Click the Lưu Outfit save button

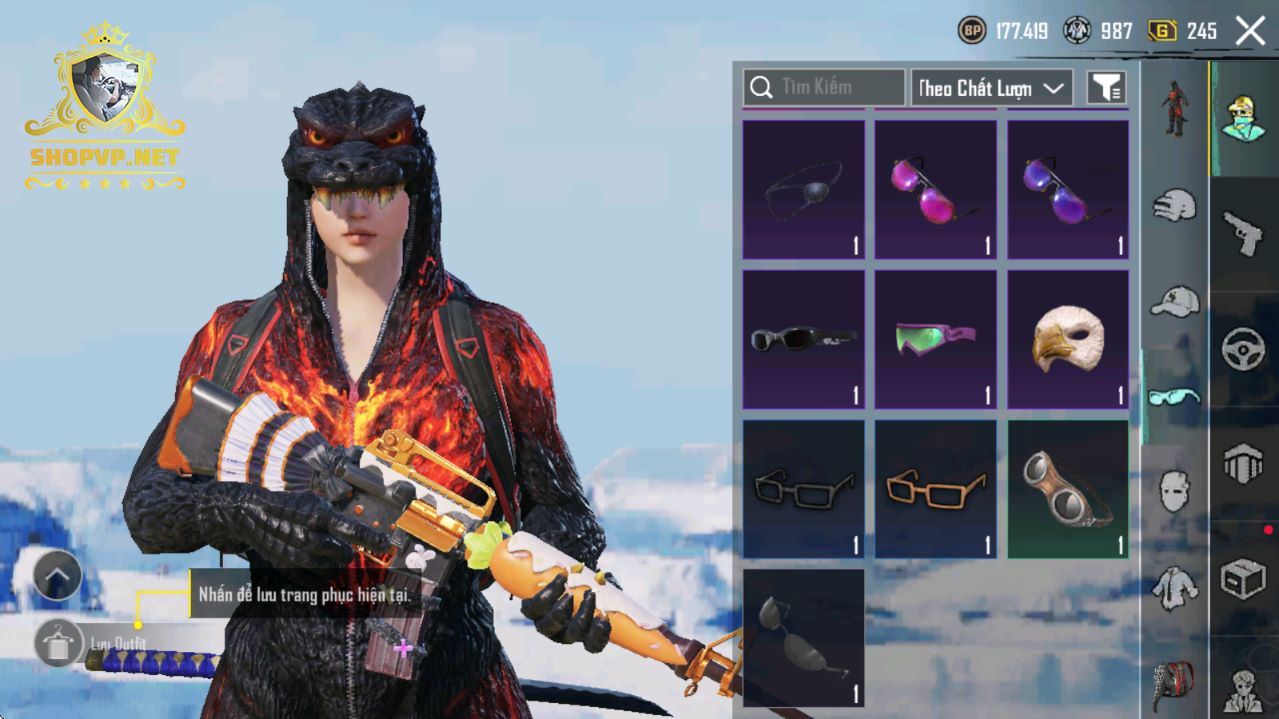pos(60,642)
